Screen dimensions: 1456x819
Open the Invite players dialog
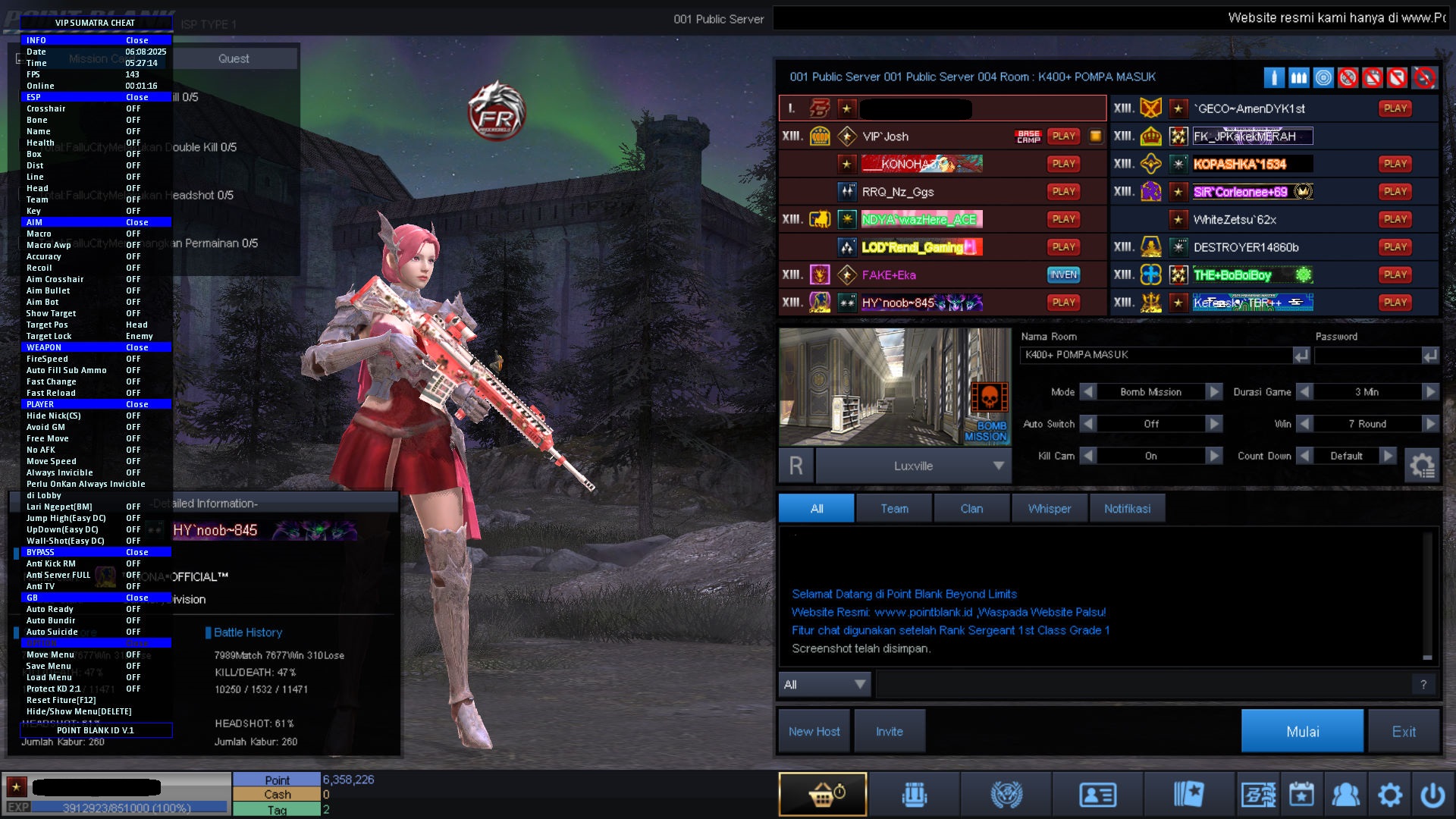(x=889, y=731)
